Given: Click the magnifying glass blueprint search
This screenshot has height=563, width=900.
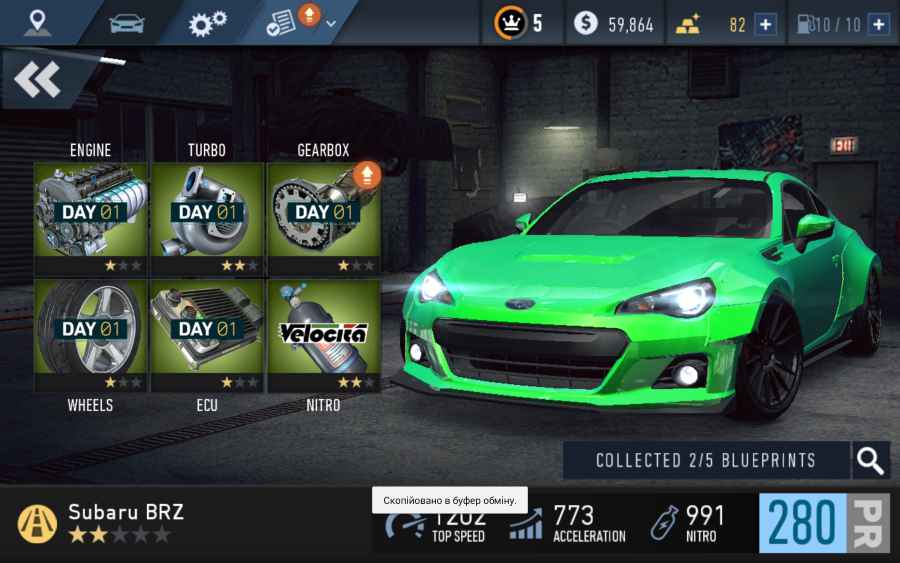Looking at the screenshot, I should [870, 461].
